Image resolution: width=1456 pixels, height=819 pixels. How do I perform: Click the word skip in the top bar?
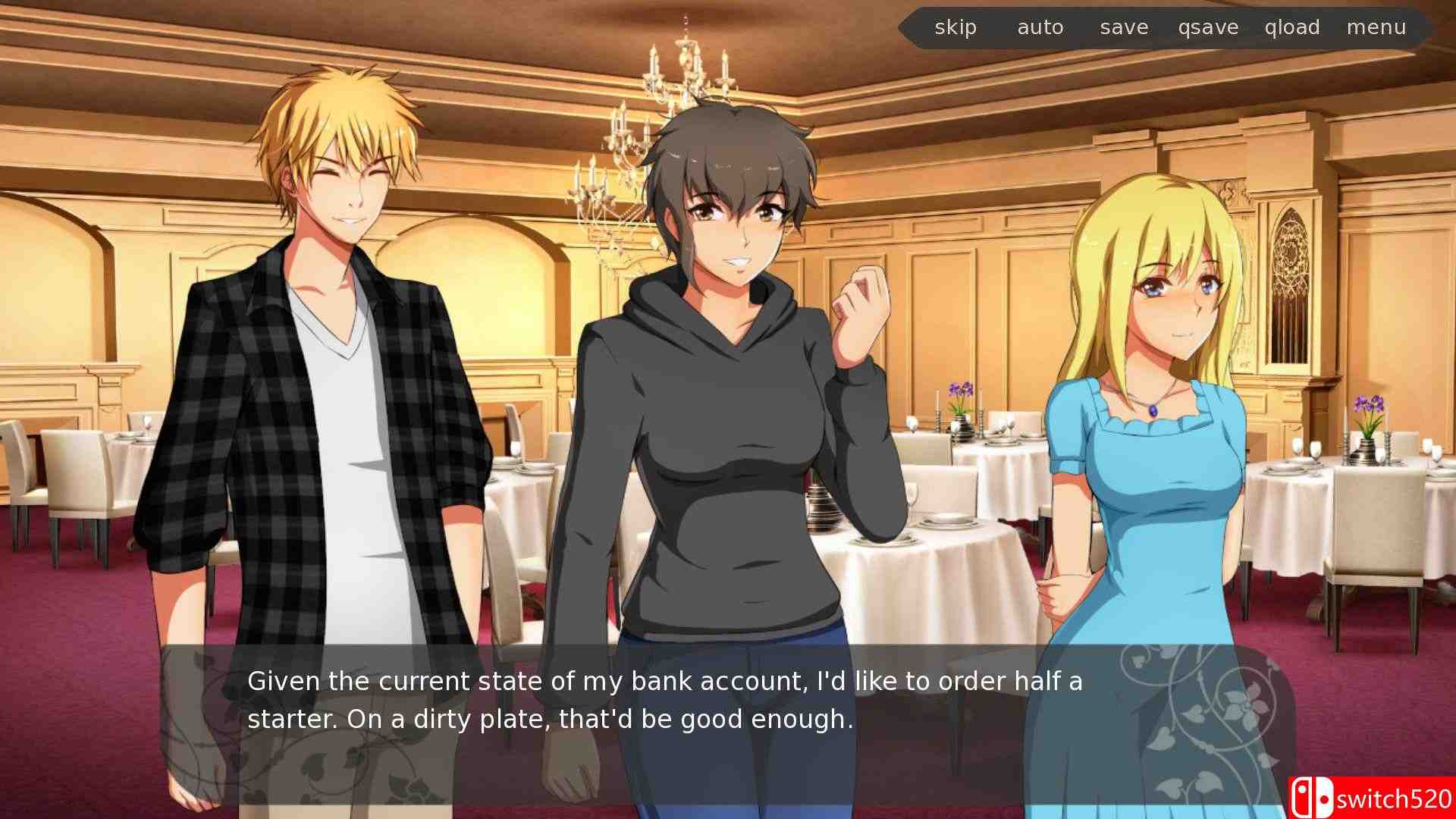point(955,27)
